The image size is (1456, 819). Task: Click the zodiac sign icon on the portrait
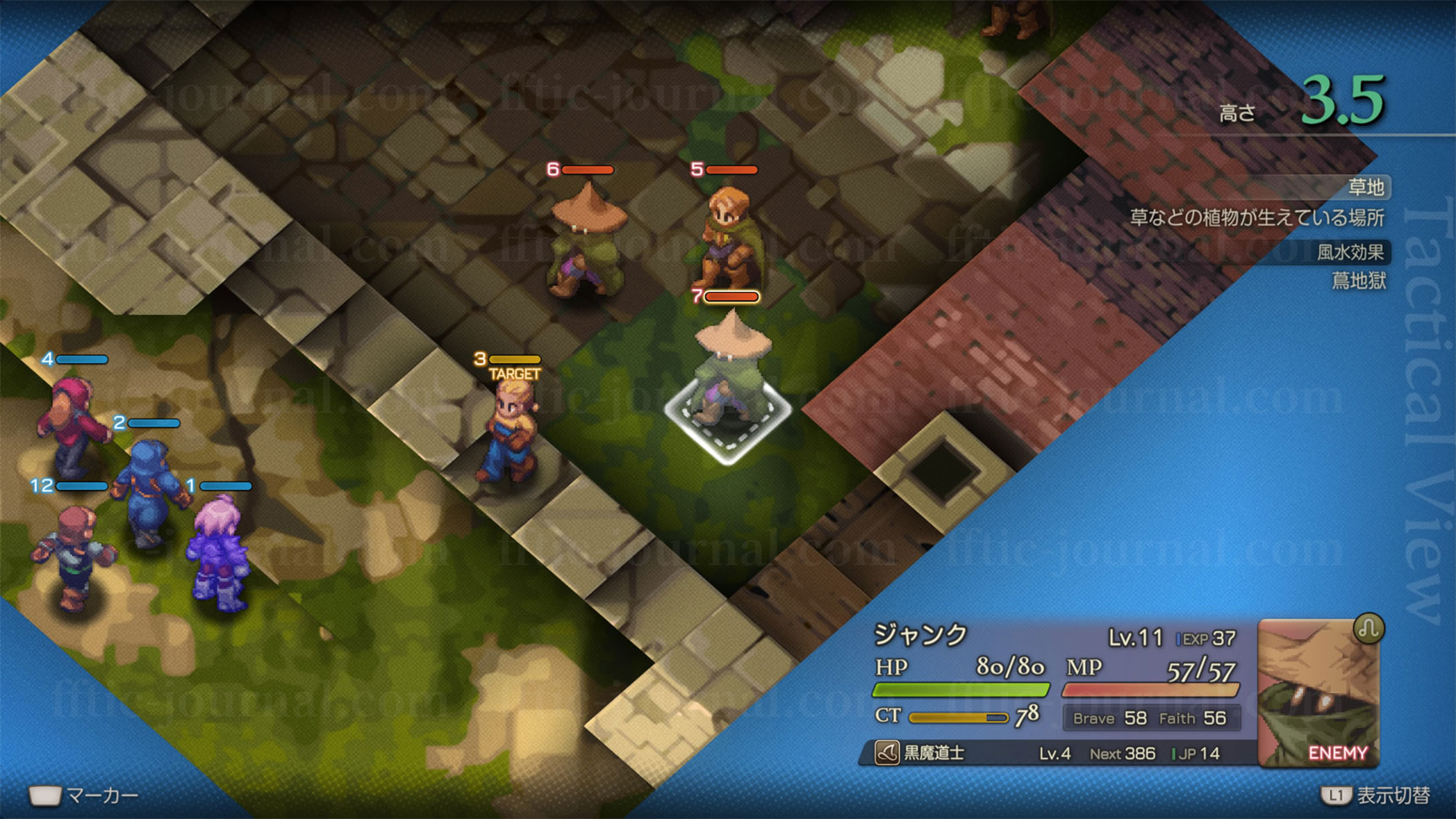tap(1368, 629)
